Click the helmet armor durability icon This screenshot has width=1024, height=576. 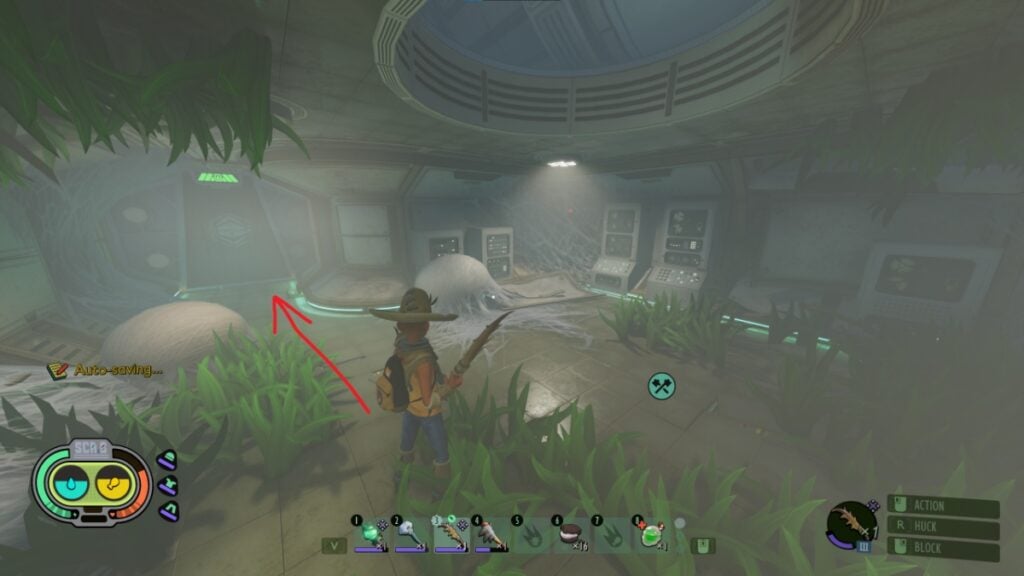(x=168, y=458)
